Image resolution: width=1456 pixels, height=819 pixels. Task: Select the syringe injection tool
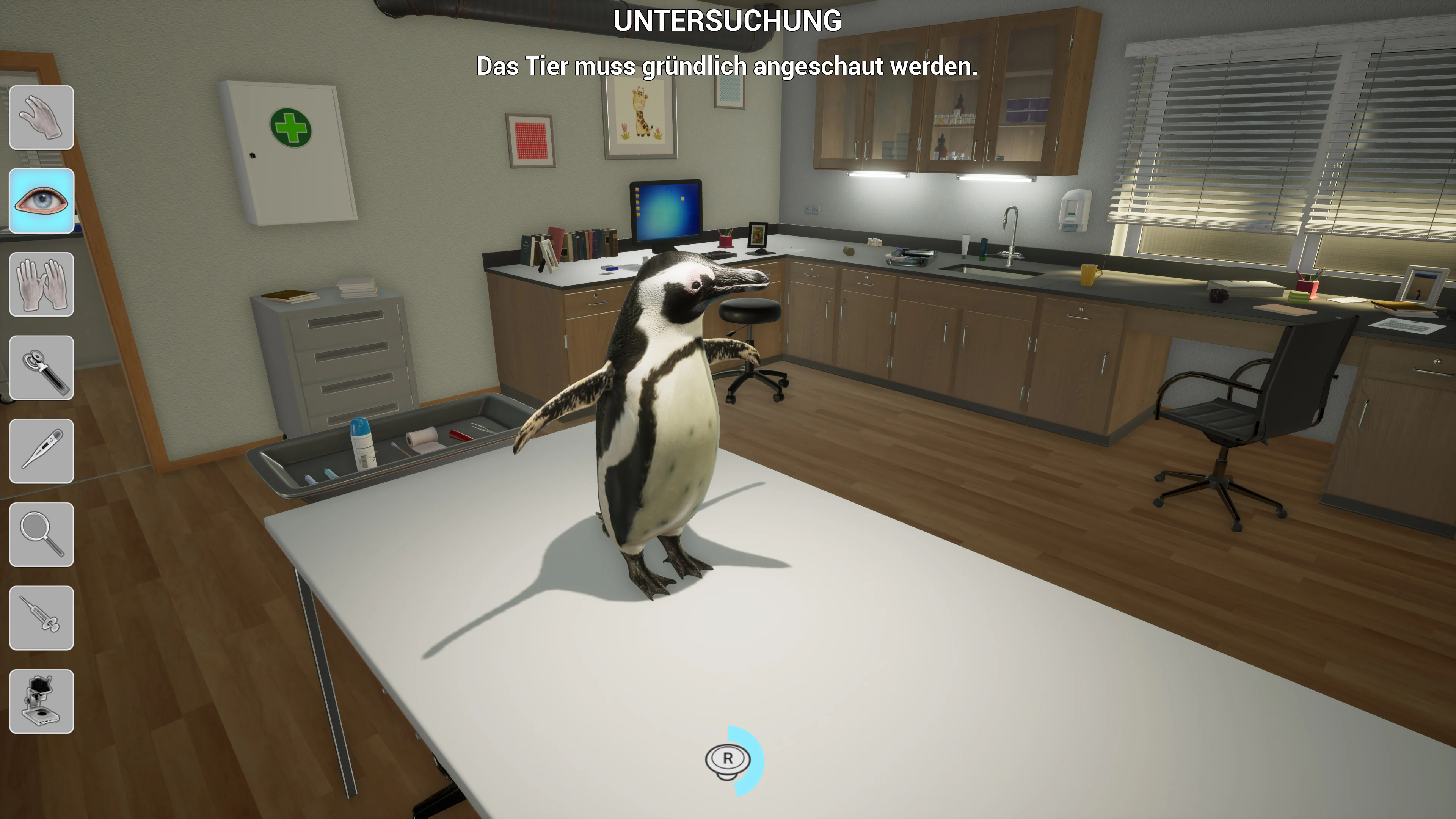[x=42, y=617]
